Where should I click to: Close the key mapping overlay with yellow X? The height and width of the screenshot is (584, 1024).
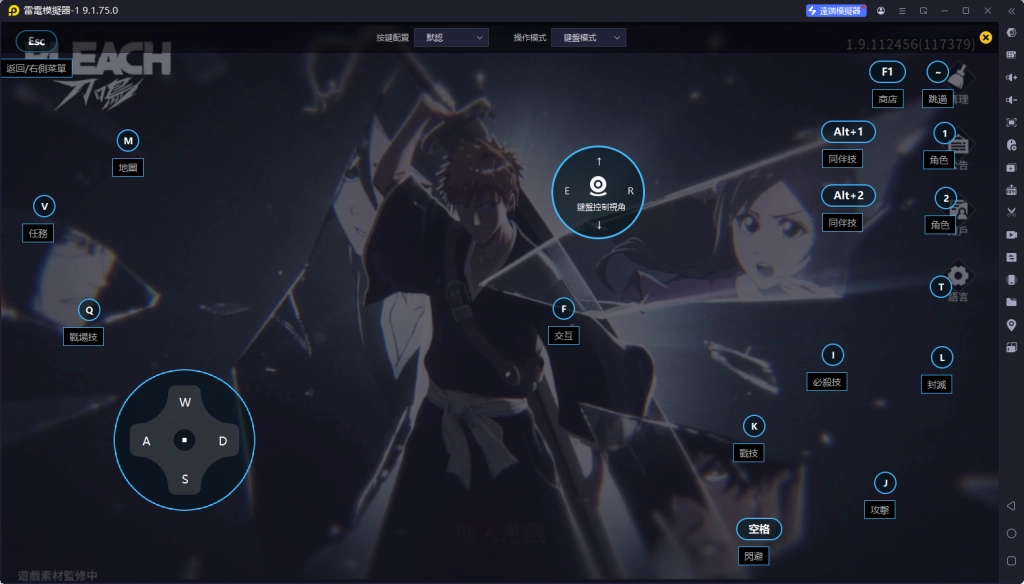986,38
